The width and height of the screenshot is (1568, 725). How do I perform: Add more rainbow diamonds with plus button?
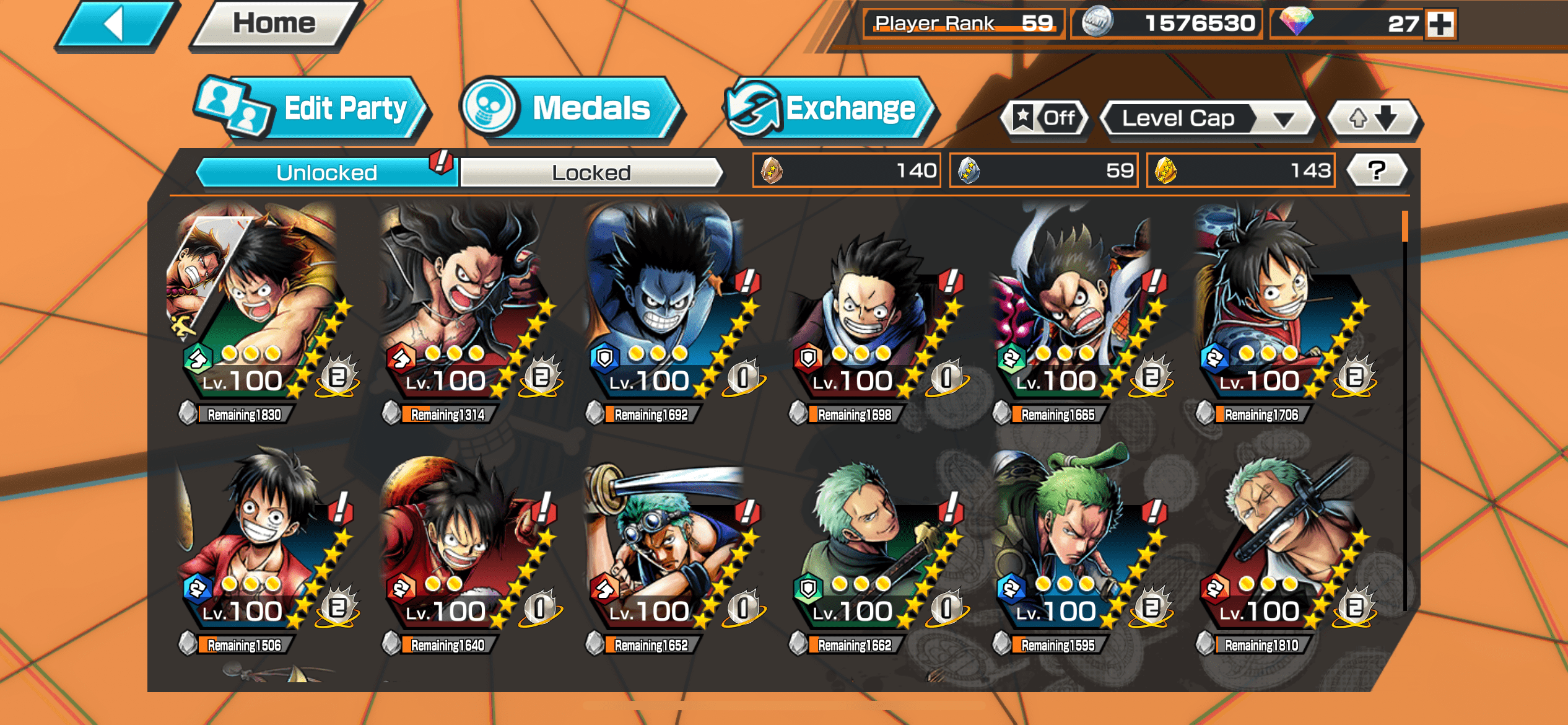(x=1440, y=25)
